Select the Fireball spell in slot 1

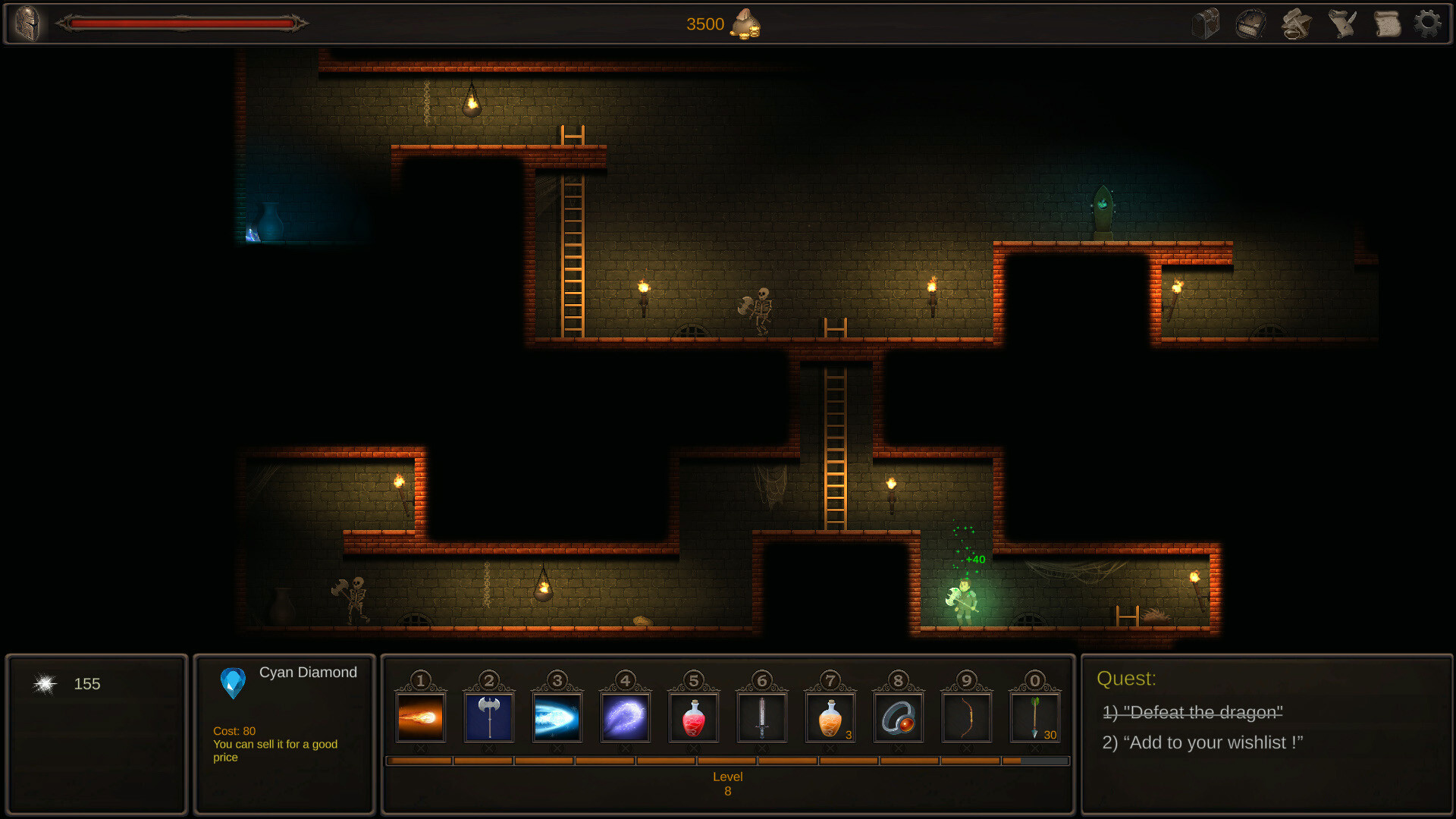[x=419, y=717]
